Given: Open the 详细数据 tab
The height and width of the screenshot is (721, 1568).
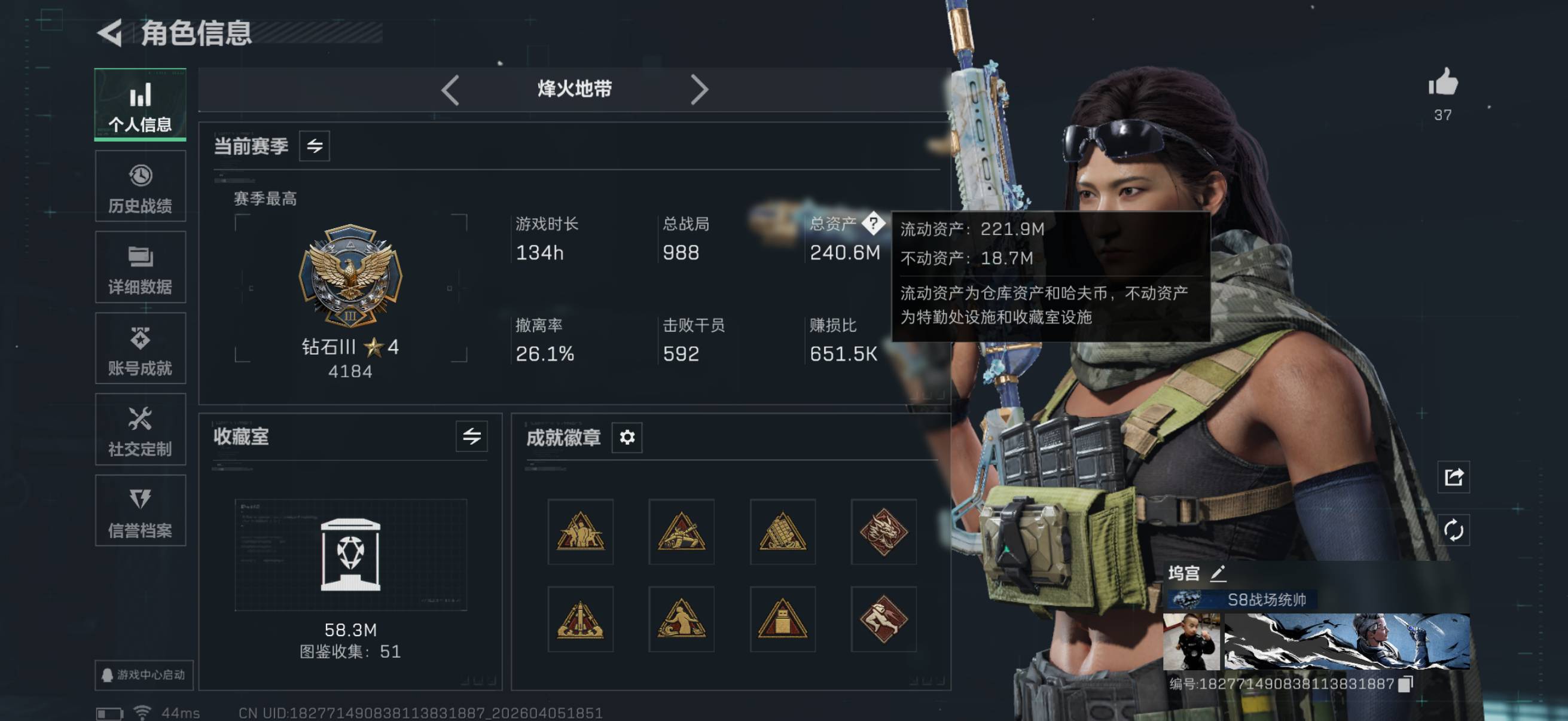Looking at the screenshot, I should coord(140,267).
